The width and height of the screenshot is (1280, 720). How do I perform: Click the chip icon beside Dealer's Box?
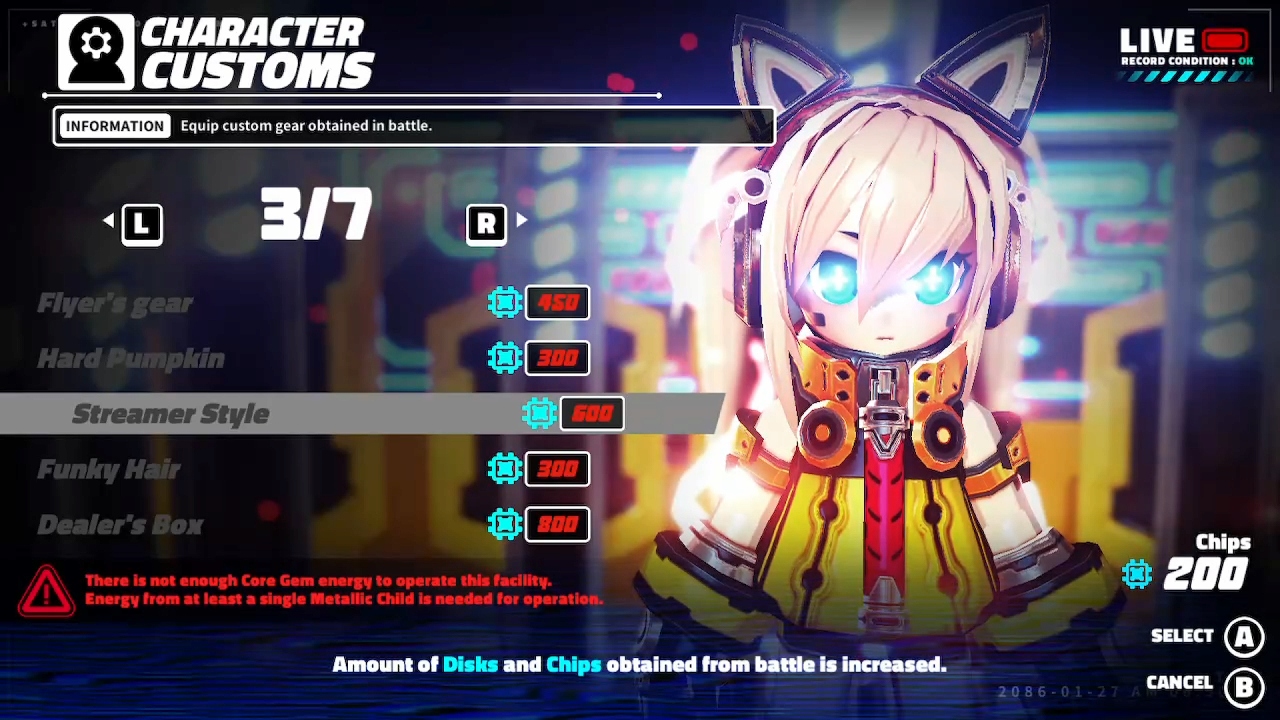pyautogui.click(x=505, y=524)
